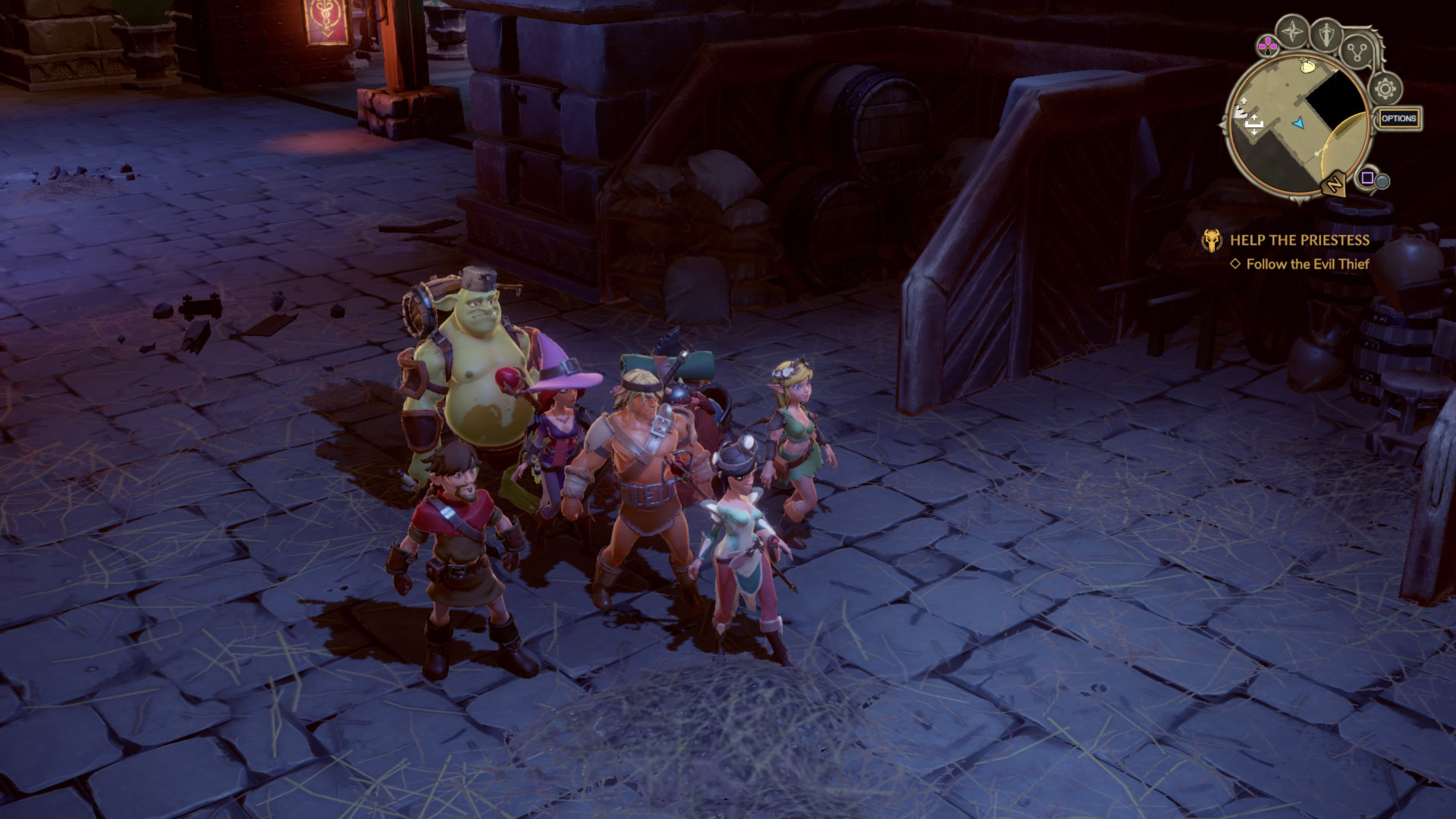Select the Follow the Evil Thief objective
This screenshot has width=1456, height=819.
[1307, 264]
